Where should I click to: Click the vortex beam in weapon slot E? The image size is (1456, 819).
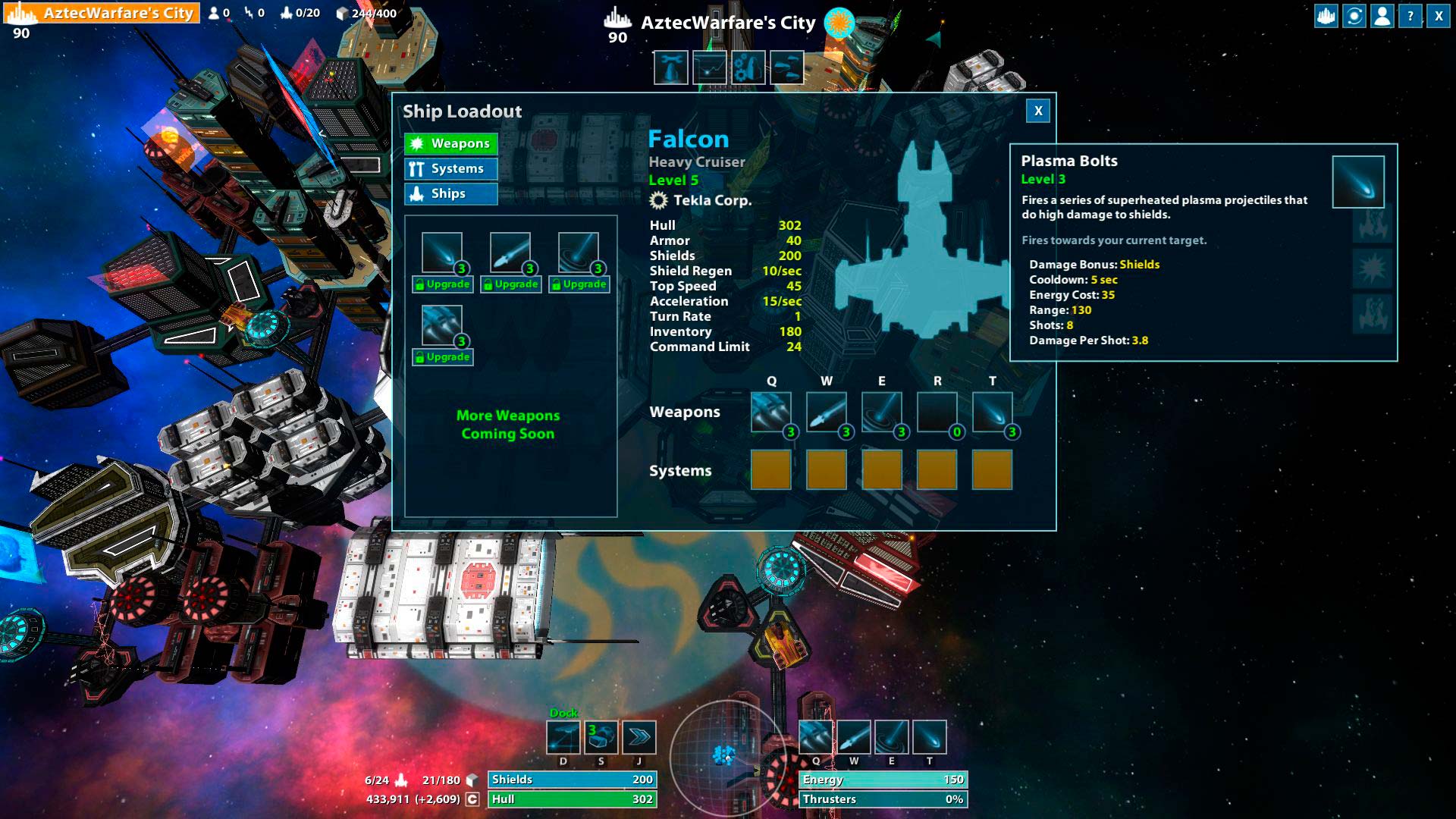[881, 412]
